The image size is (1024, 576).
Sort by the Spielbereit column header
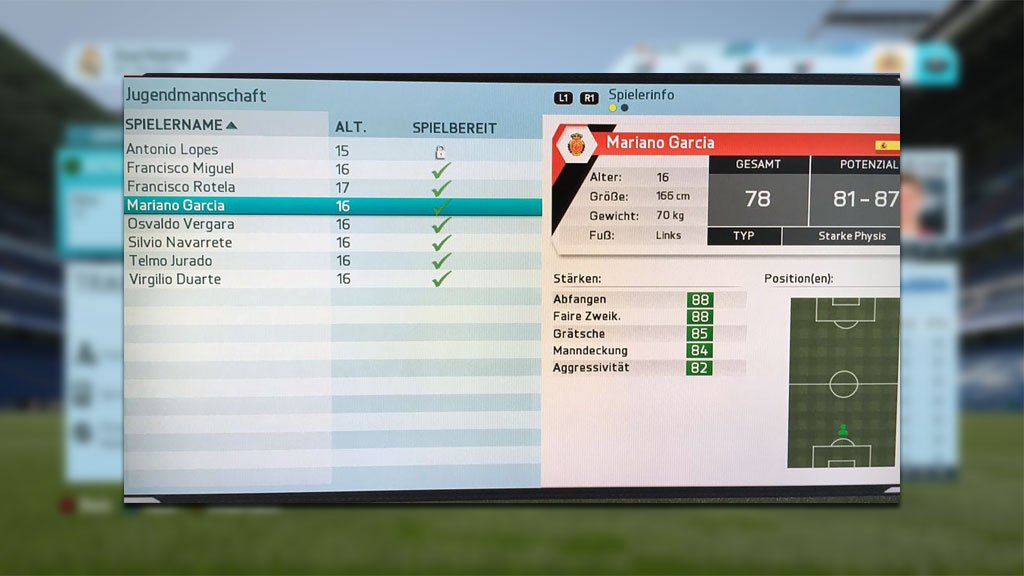coord(454,128)
